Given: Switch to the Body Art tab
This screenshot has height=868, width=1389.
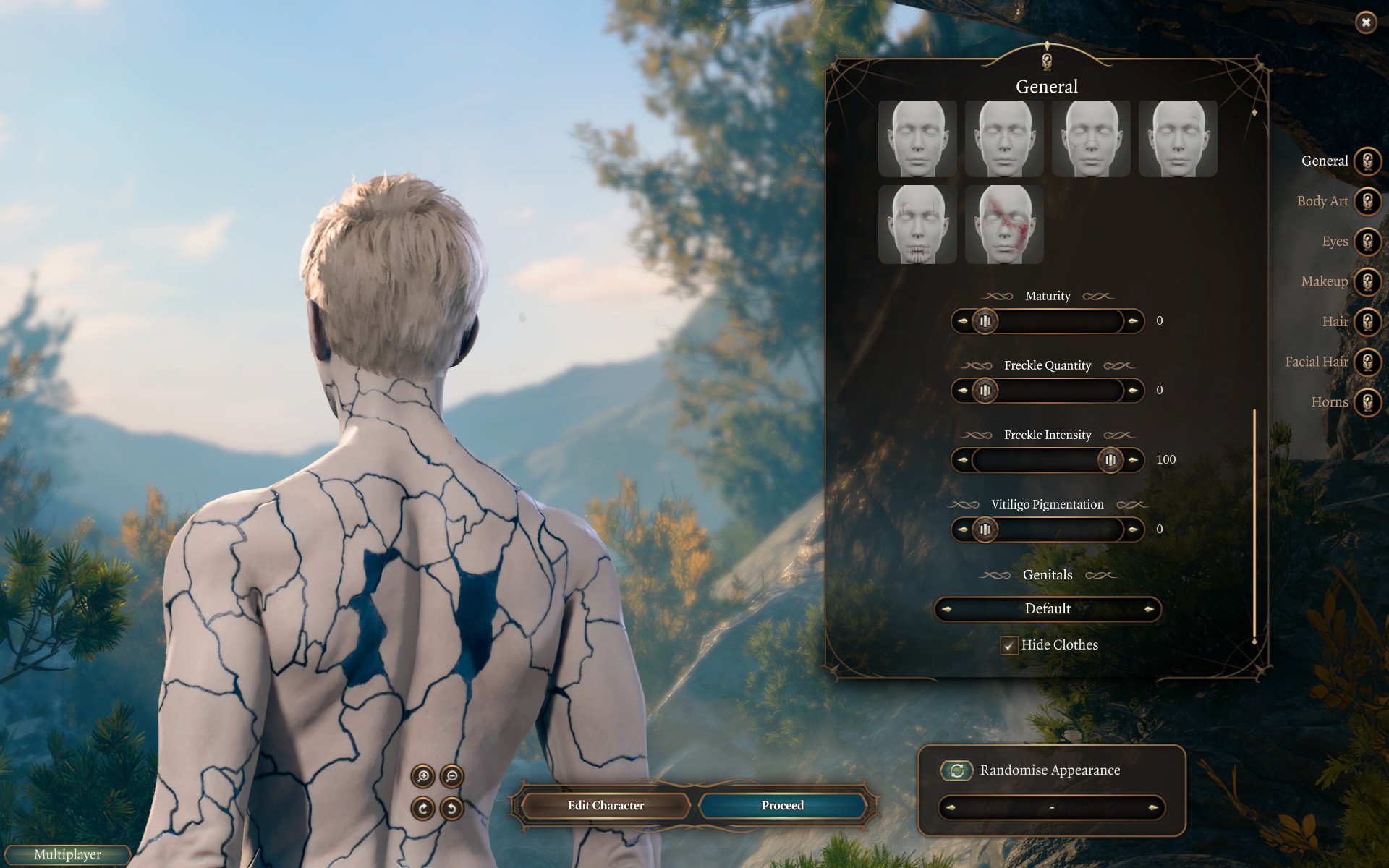Looking at the screenshot, I should [1367, 201].
